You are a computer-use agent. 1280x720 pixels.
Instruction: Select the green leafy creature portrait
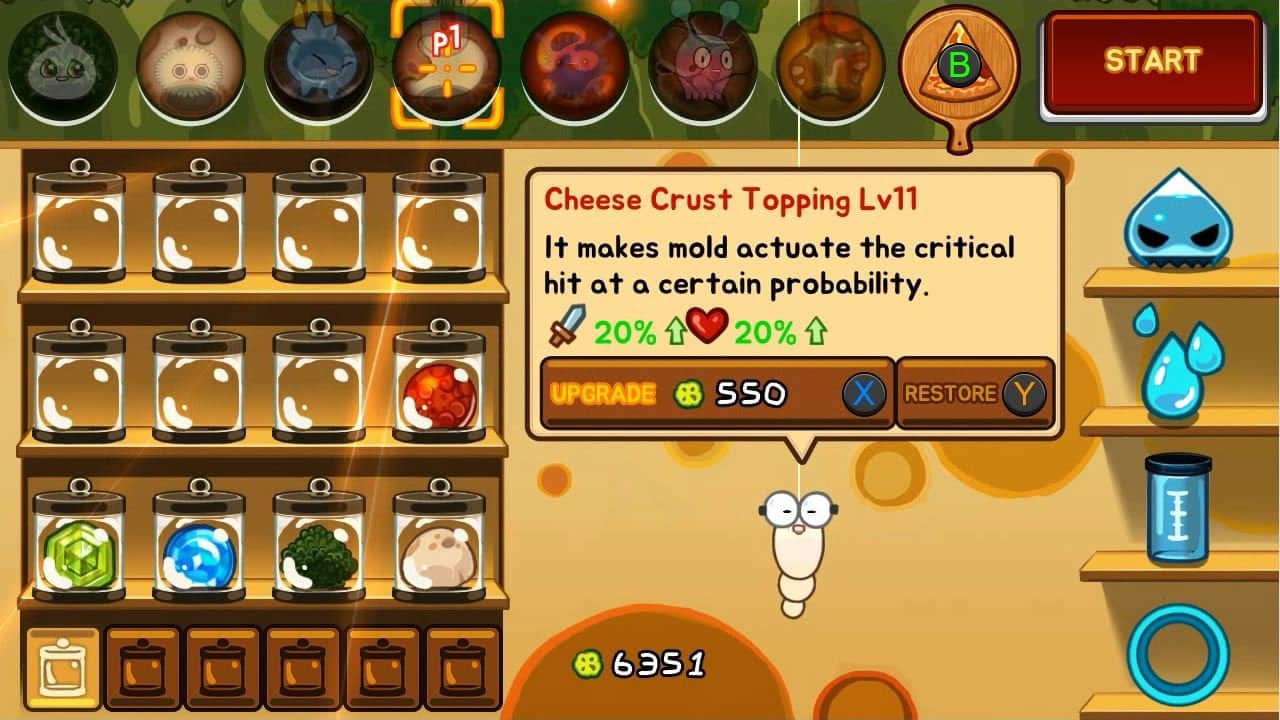tap(62, 66)
